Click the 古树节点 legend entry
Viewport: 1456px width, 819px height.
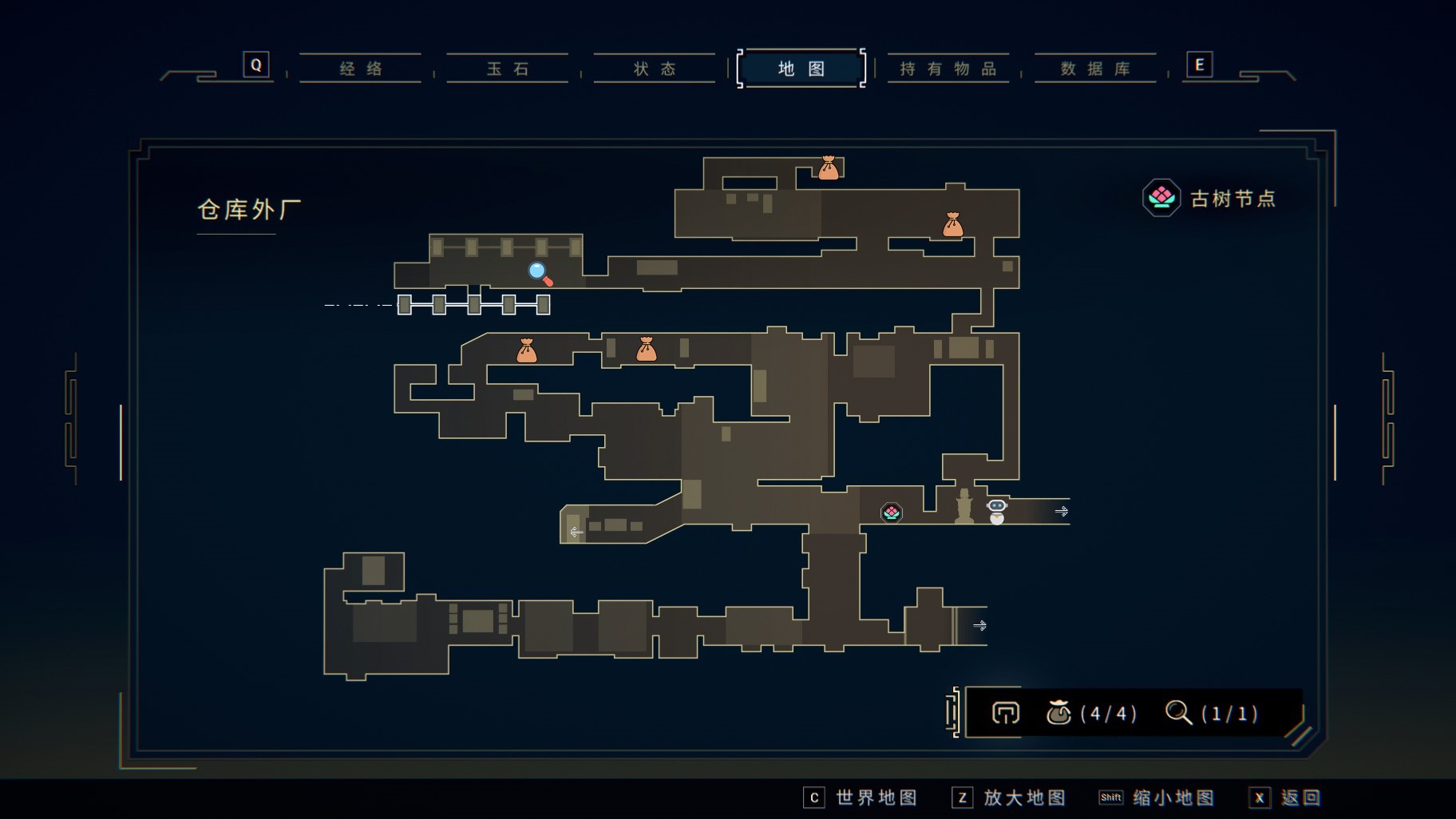(1210, 198)
